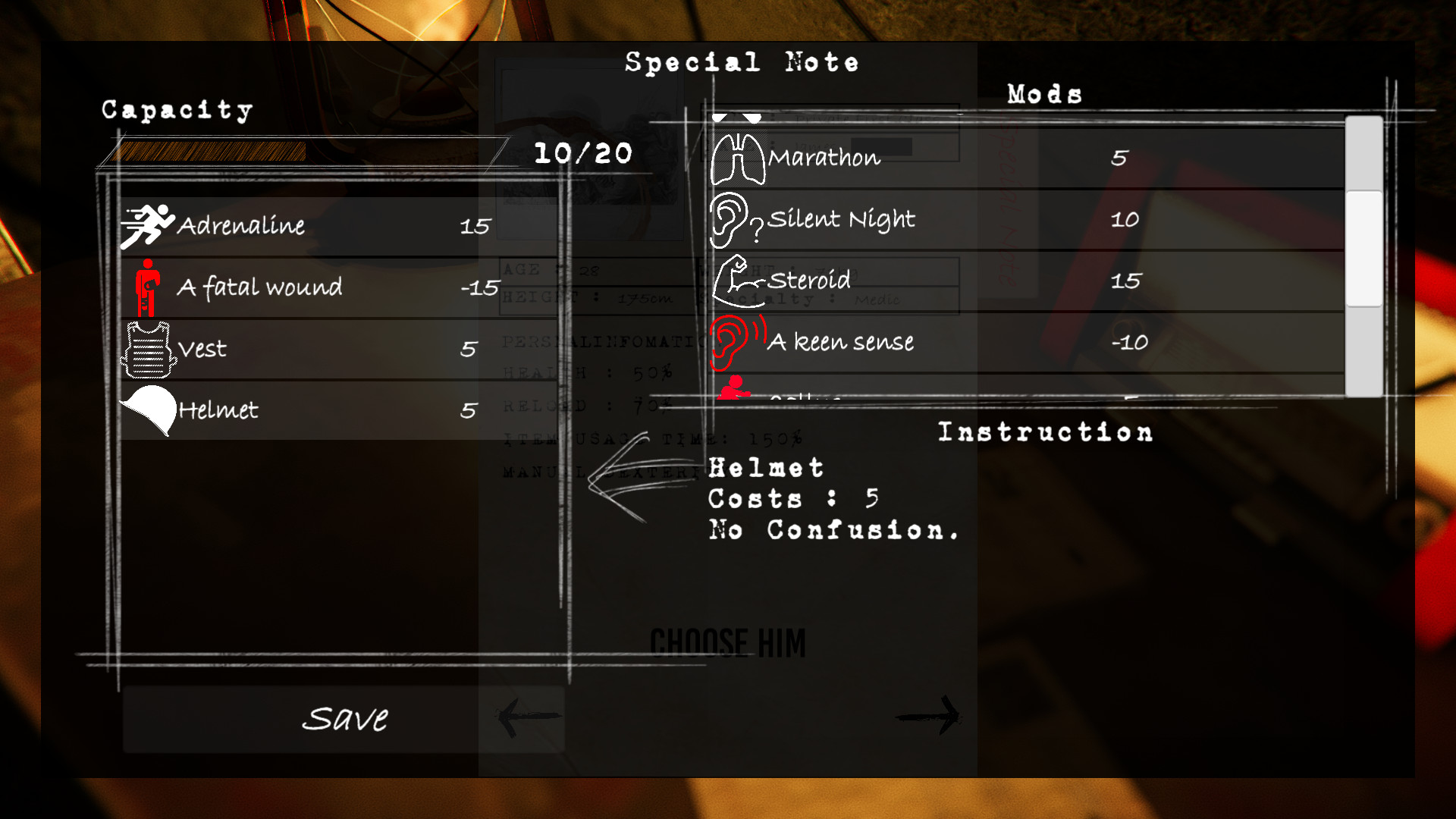Select the Steroid mod costing 15
Screen dimensions: 1456x819
[x=910, y=281]
